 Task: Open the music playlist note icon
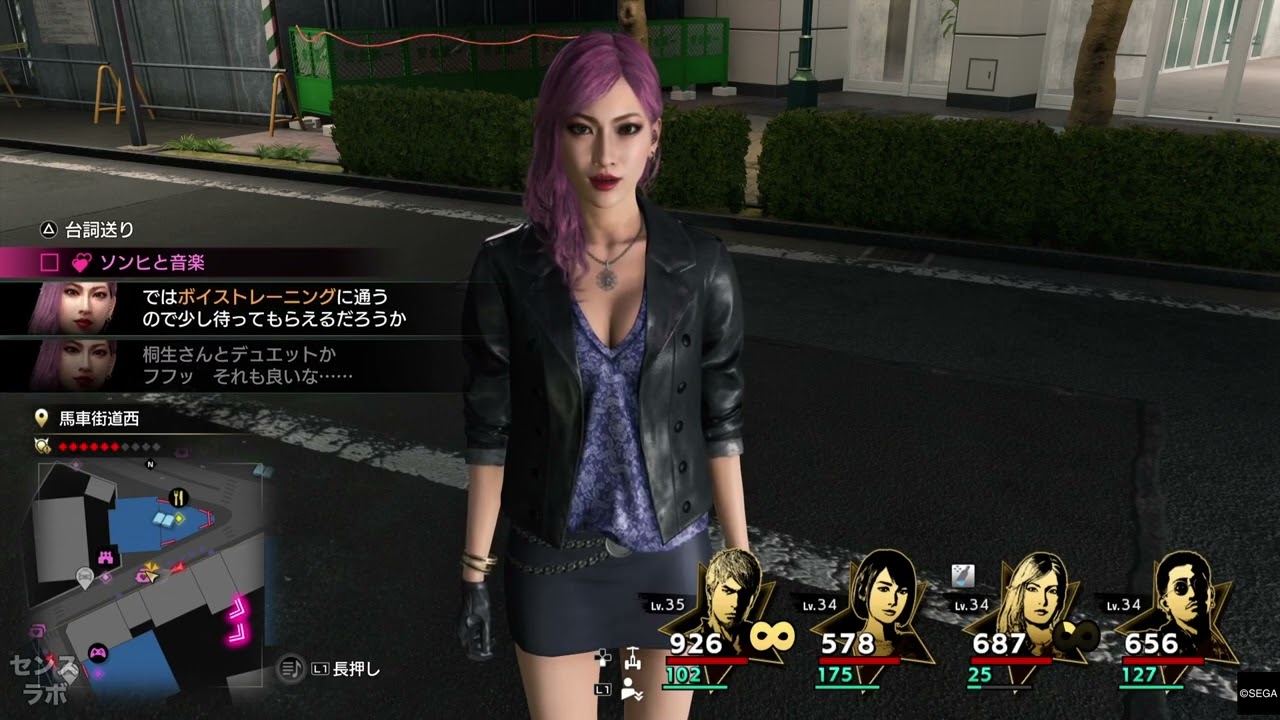point(290,668)
